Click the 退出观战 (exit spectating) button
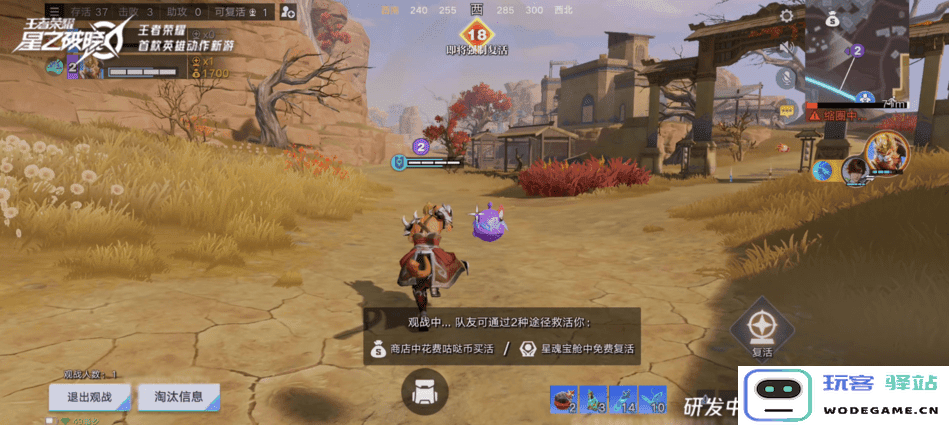 (90, 397)
